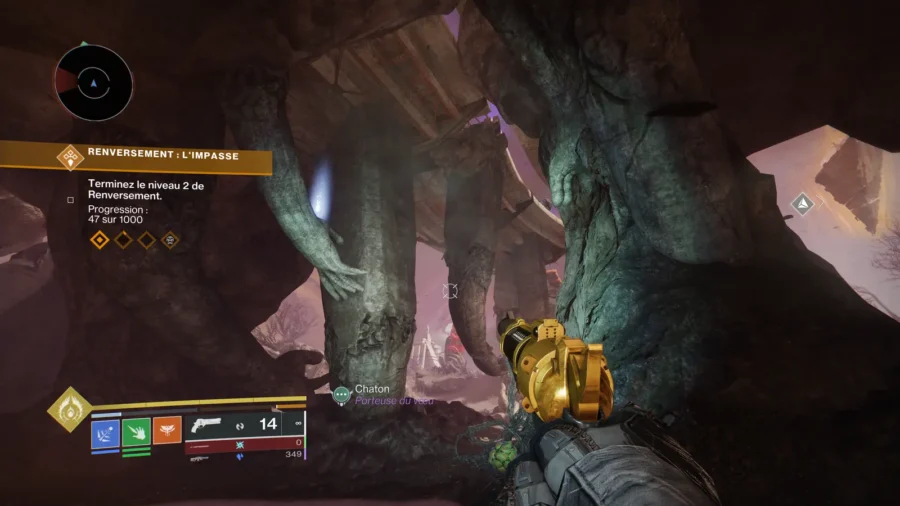Click the skull-marked boss progress diamond
The width and height of the screenshot is (900, 506).
171,240
